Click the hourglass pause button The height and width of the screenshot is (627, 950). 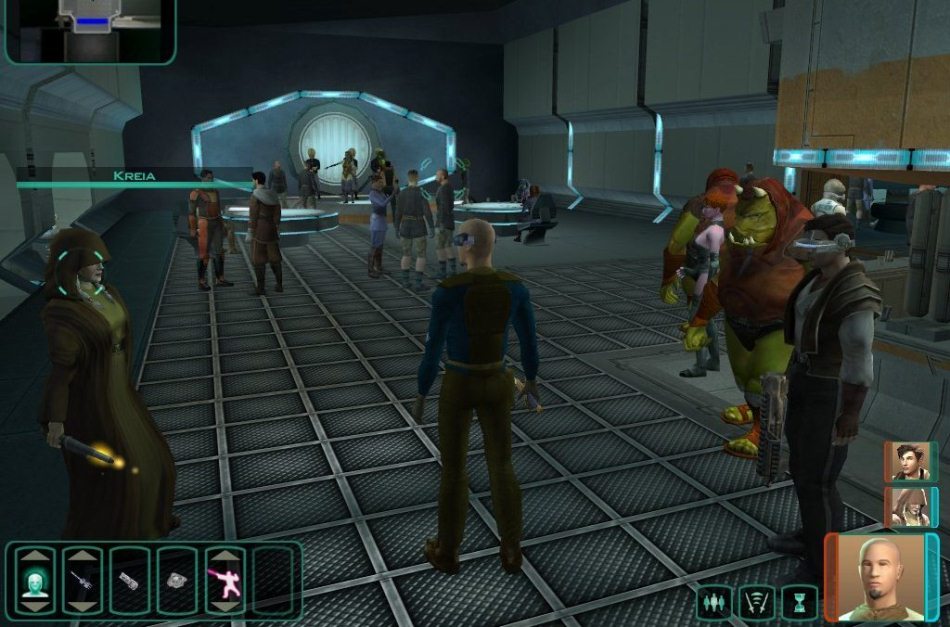click(x=799, y=602)
